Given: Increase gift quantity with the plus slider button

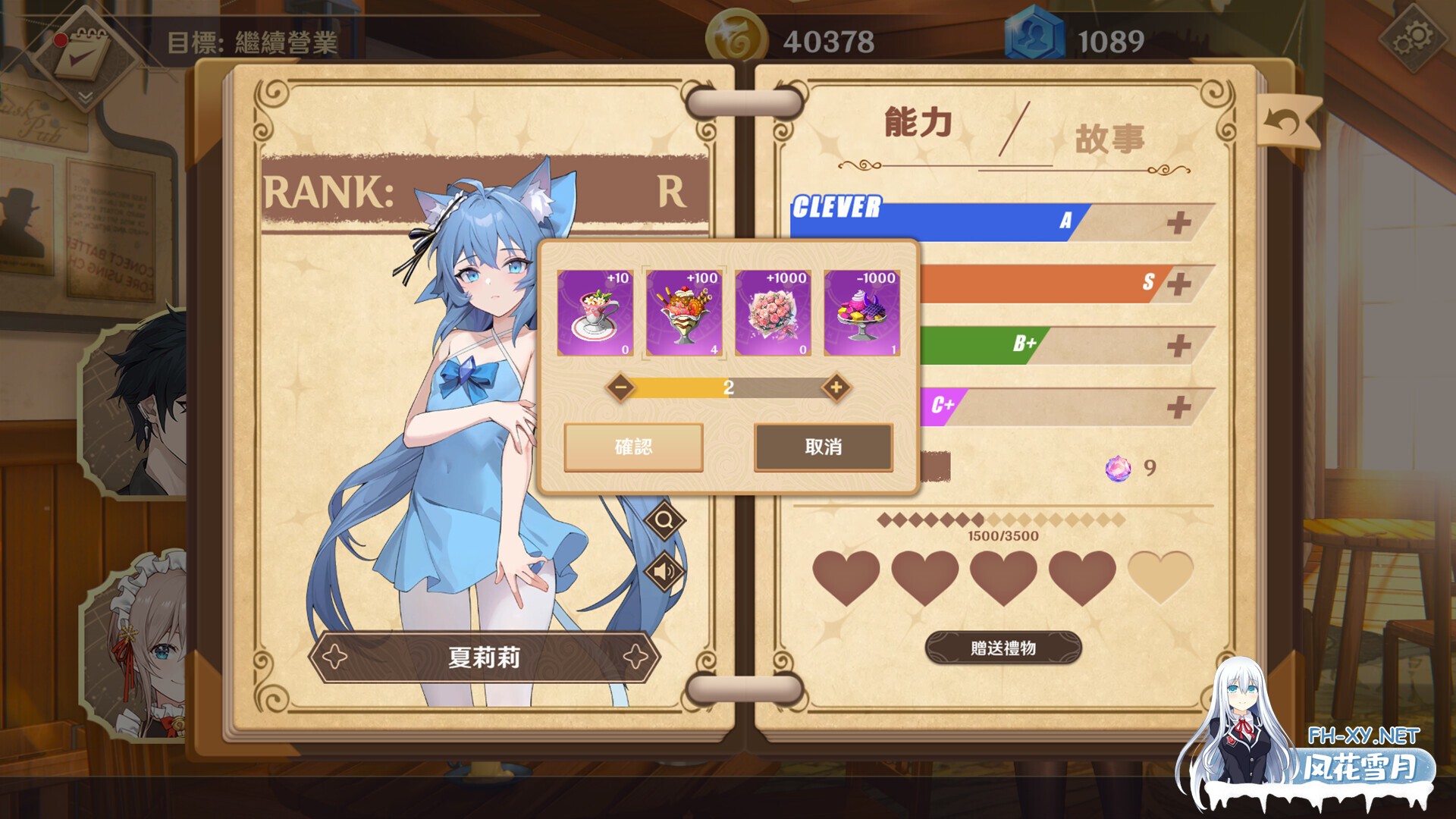Looking at the screenshot, I should coord(835,387).
